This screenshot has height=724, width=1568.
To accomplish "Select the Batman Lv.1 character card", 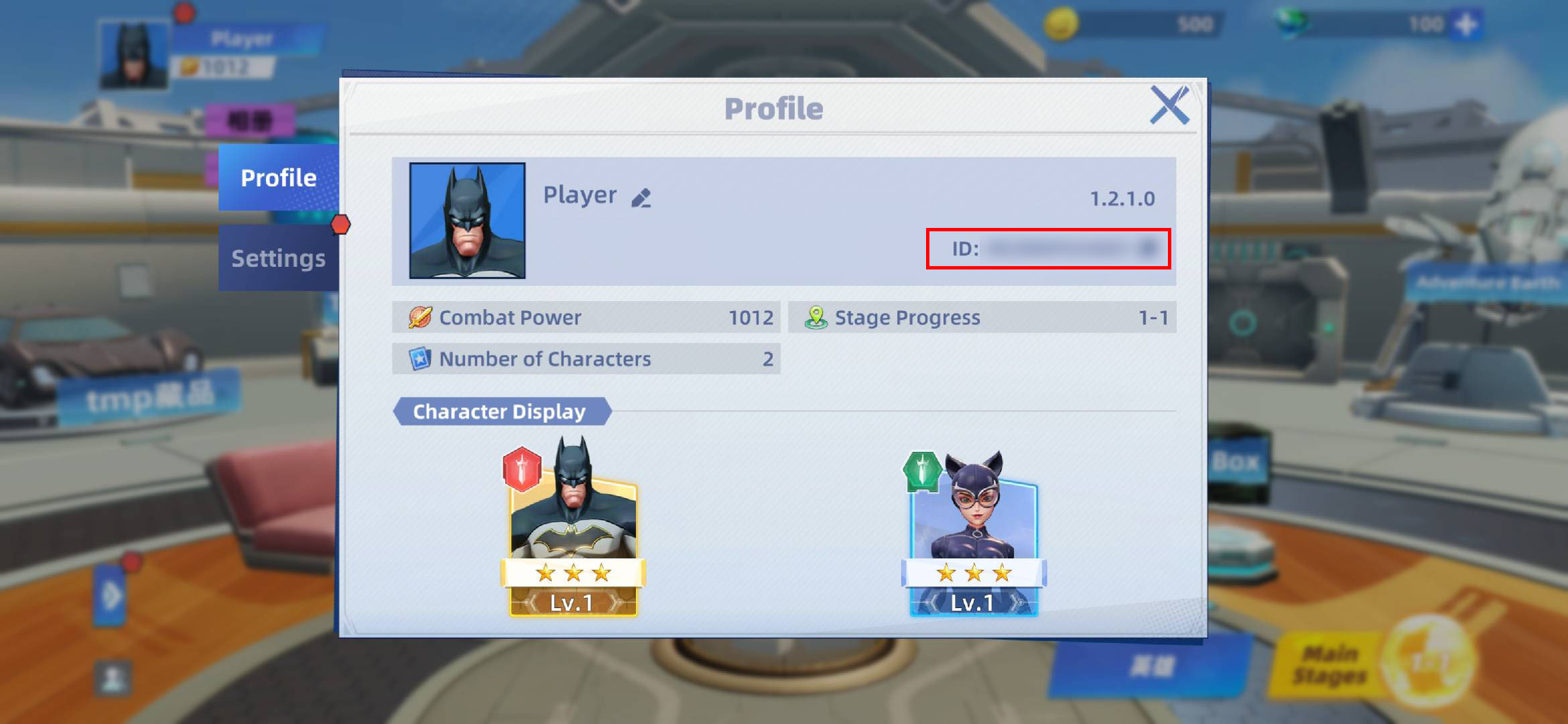I will point(573,530).
